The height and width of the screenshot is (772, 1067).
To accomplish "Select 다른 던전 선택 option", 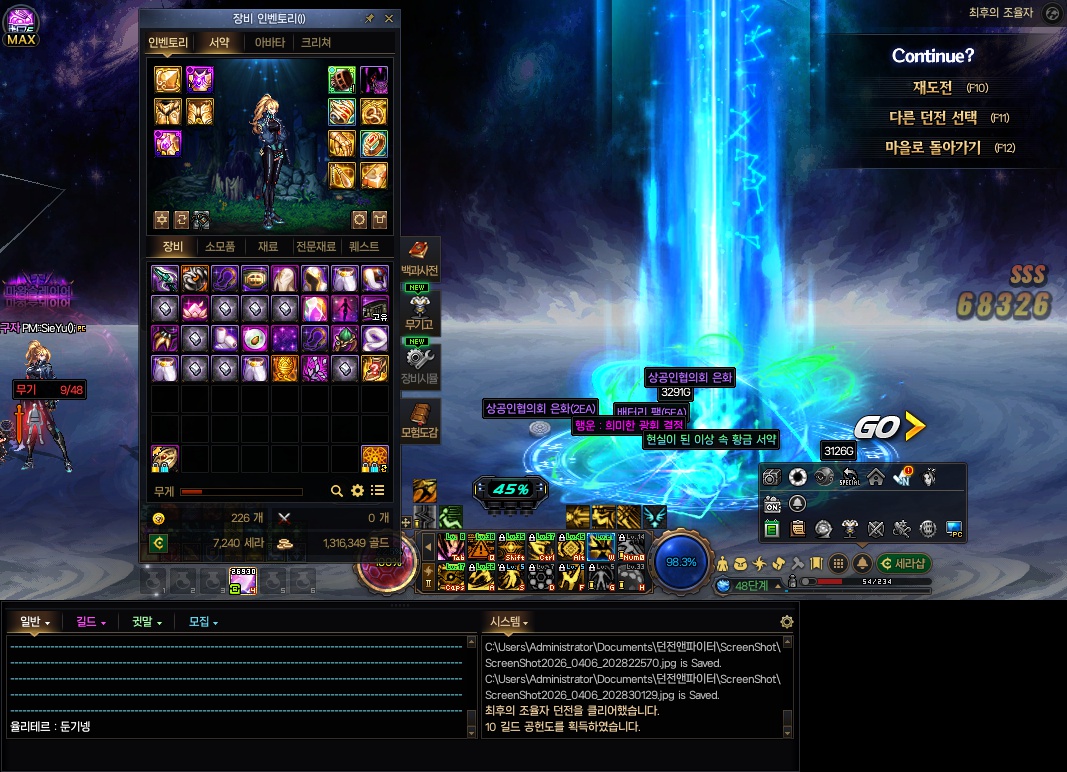I will tap(933, 117).
